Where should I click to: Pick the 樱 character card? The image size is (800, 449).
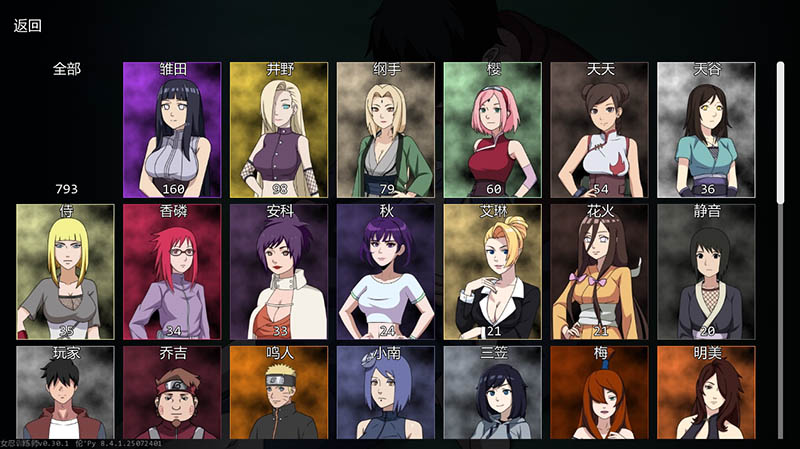492,129
